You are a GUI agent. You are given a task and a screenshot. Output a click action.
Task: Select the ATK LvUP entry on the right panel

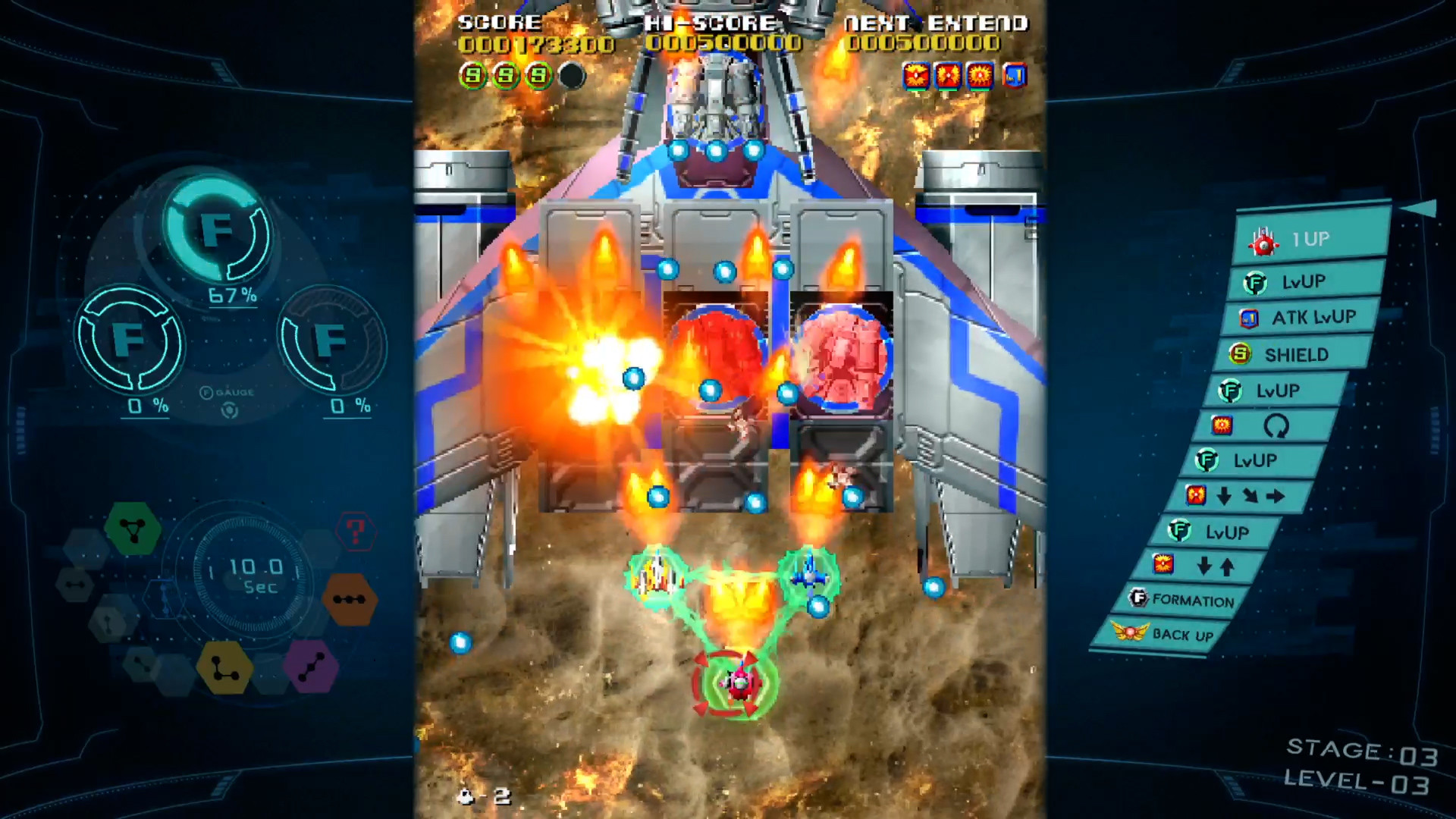click(1301, 318)
